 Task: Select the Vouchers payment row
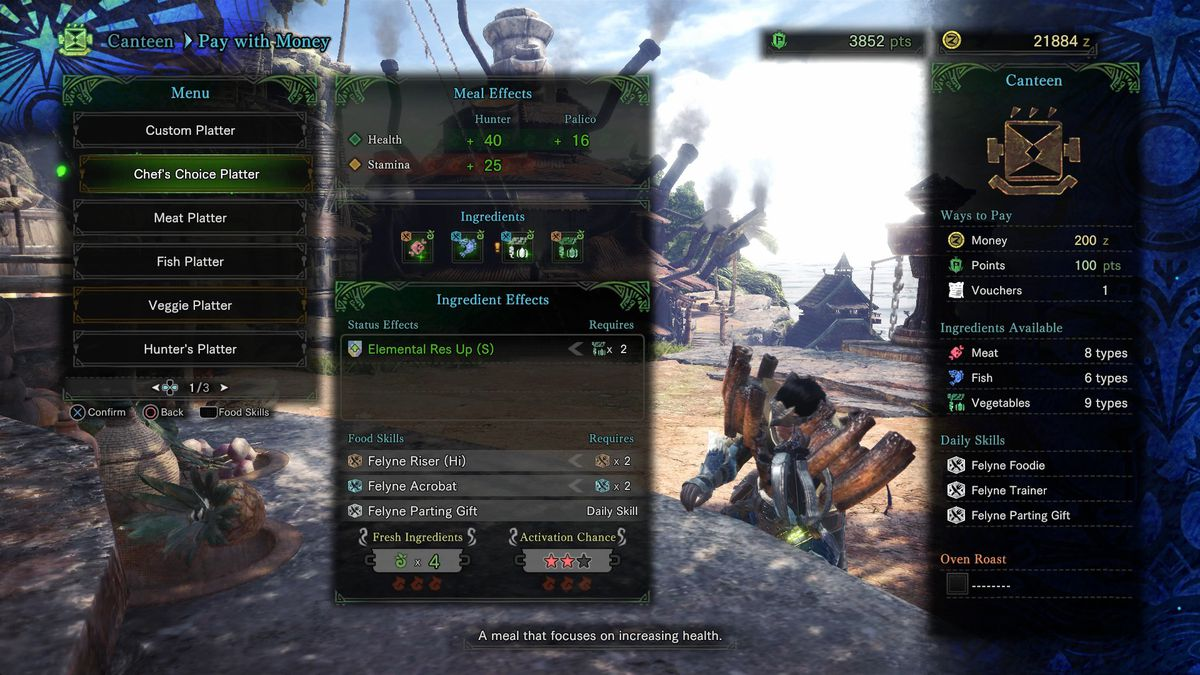click(1033, 290)
